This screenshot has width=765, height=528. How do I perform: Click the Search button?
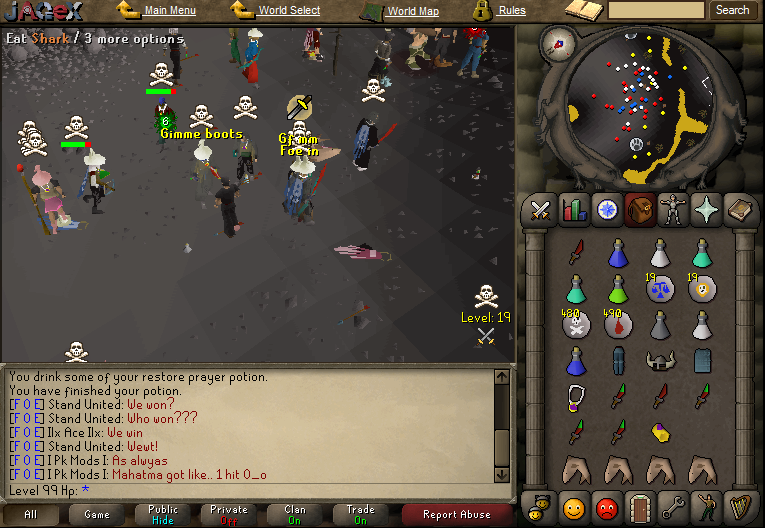pyautogui.click(x=732, y=10)
